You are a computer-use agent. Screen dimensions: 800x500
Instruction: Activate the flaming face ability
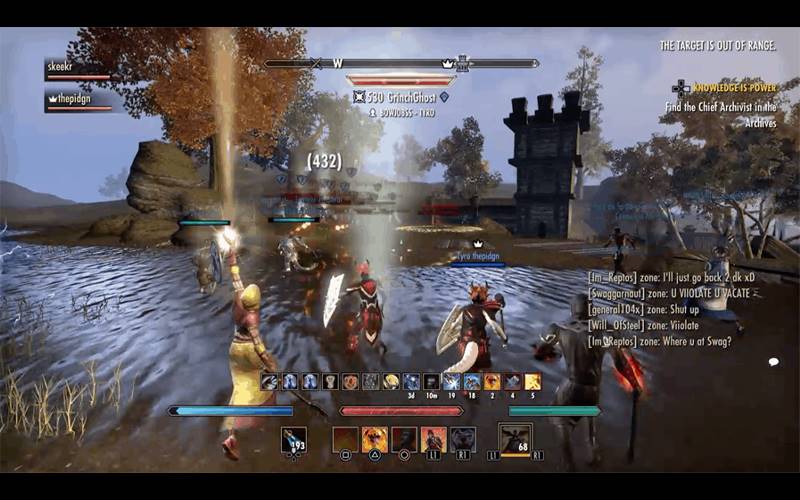point(375,439)
